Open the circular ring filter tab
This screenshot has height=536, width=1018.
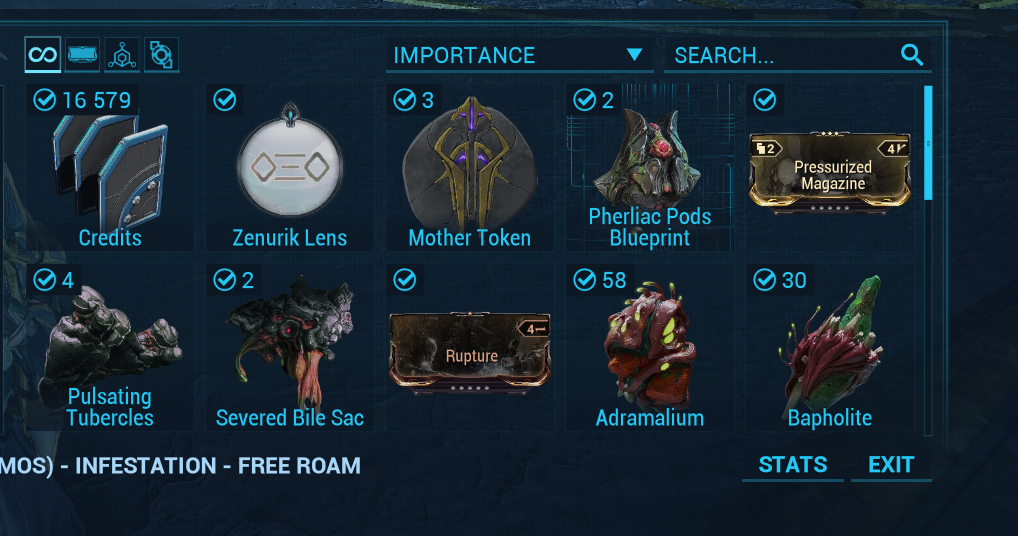pyautogui.click(x=161, y=55)
